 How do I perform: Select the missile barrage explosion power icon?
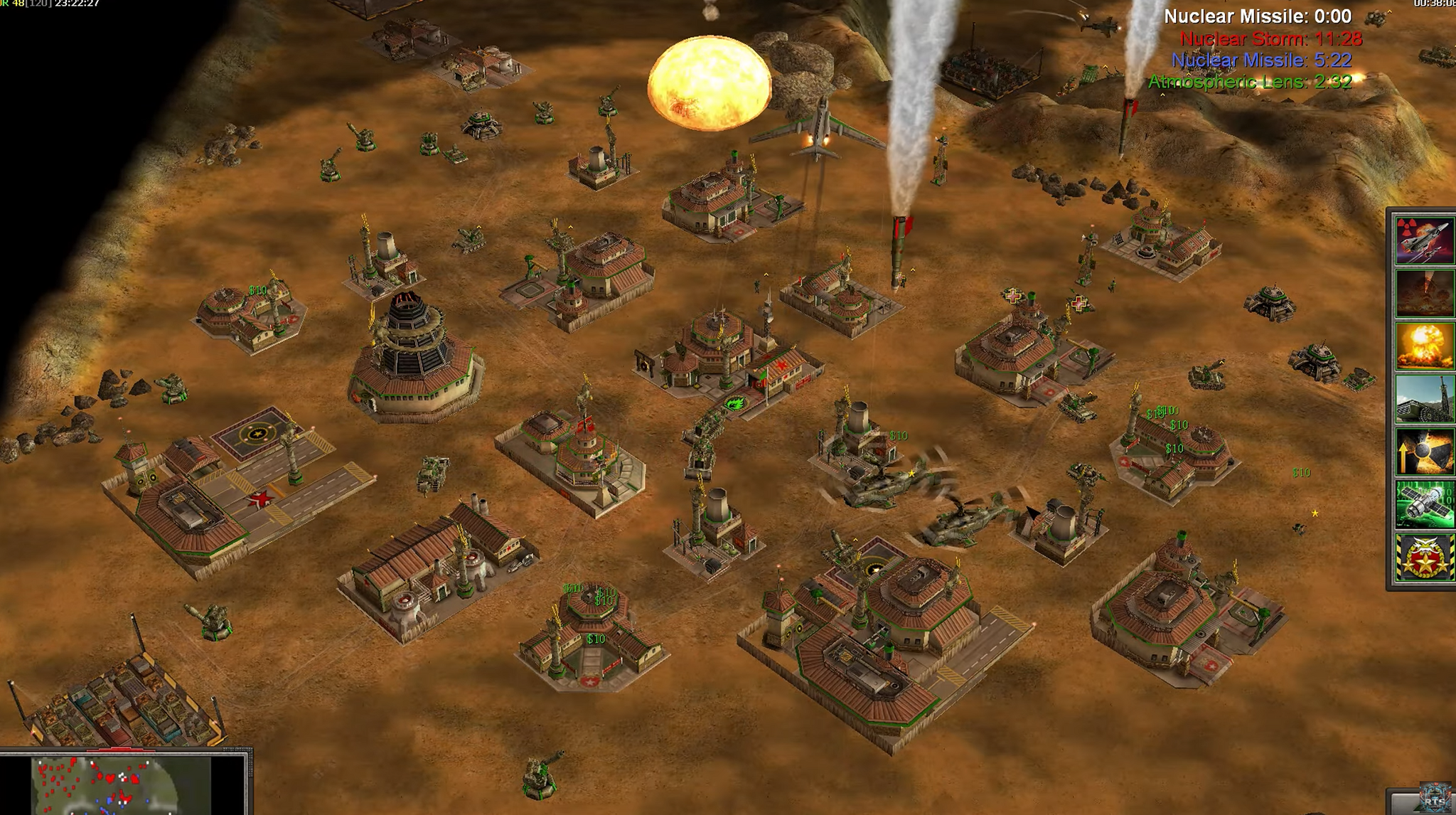1424,293
